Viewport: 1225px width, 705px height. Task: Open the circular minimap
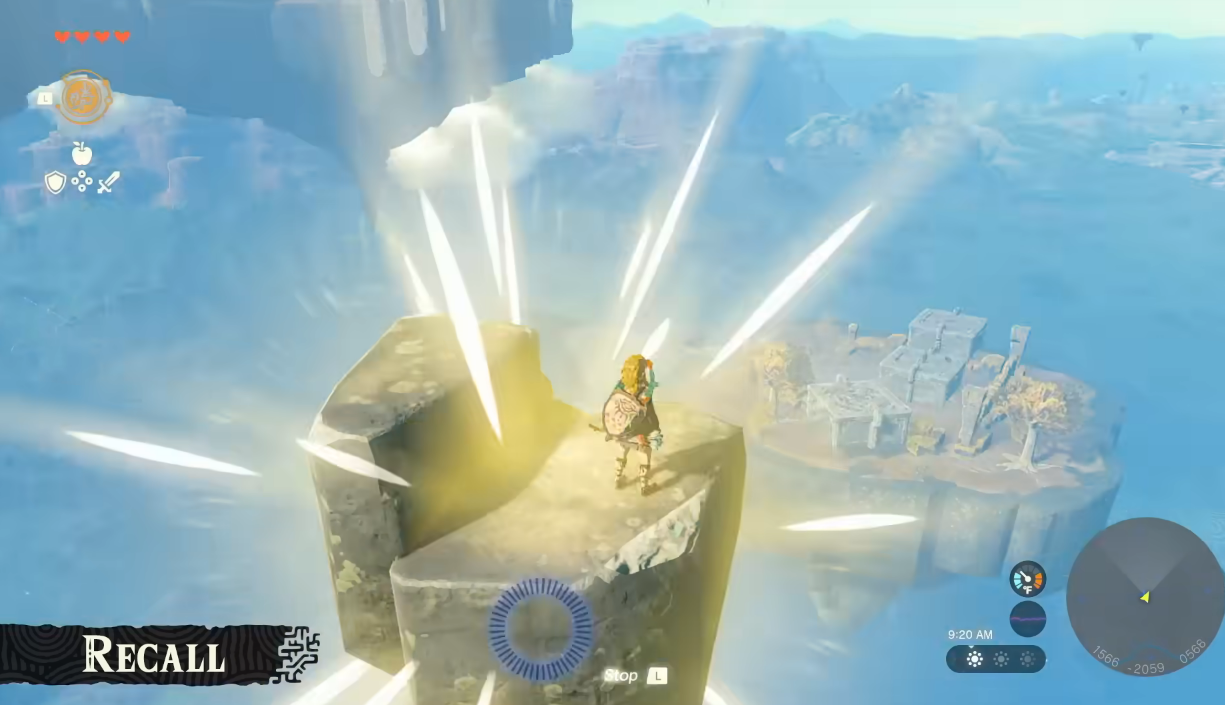click(1144, 597)
